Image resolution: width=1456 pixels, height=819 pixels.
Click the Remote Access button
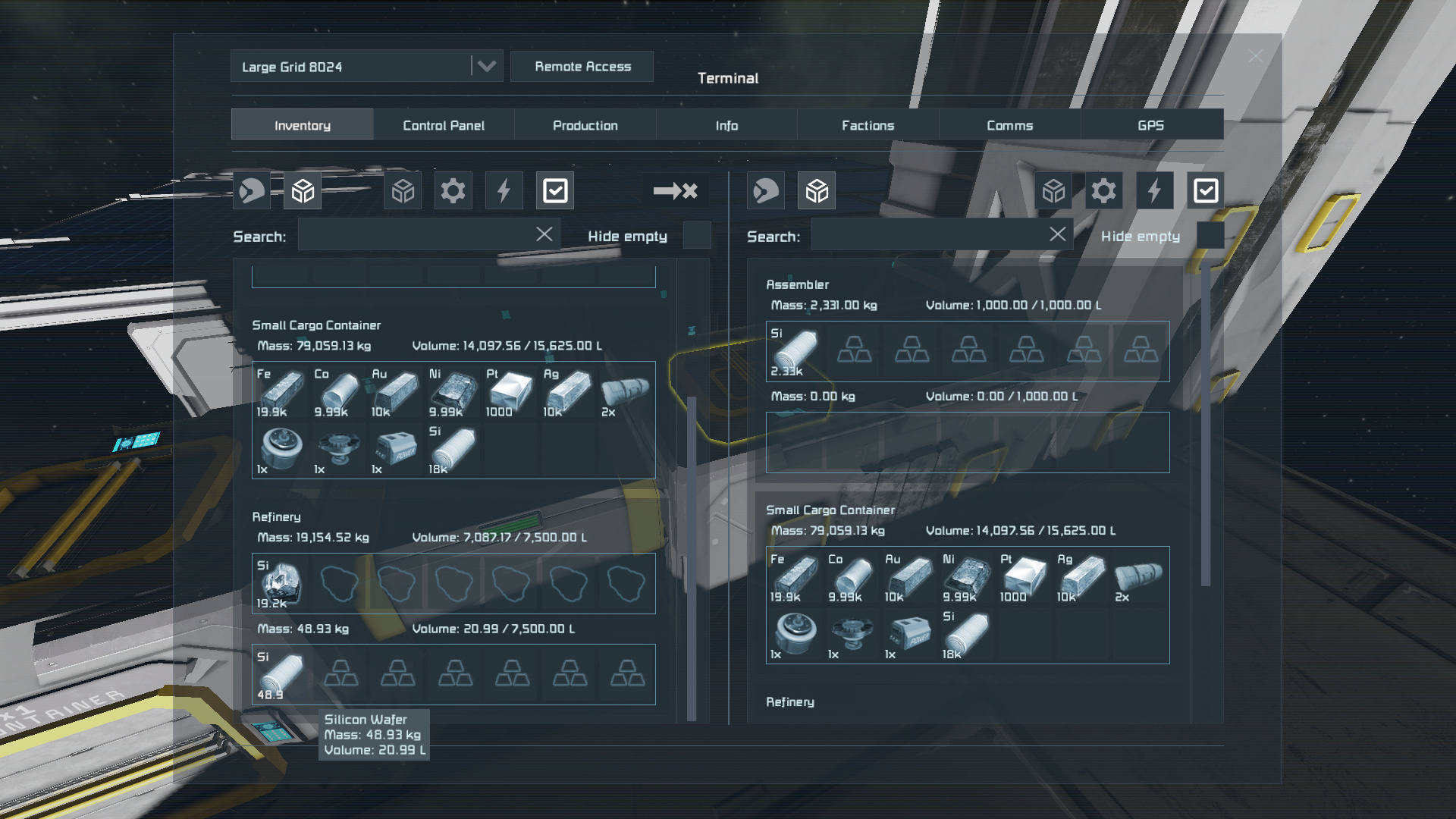pos(582,67)
